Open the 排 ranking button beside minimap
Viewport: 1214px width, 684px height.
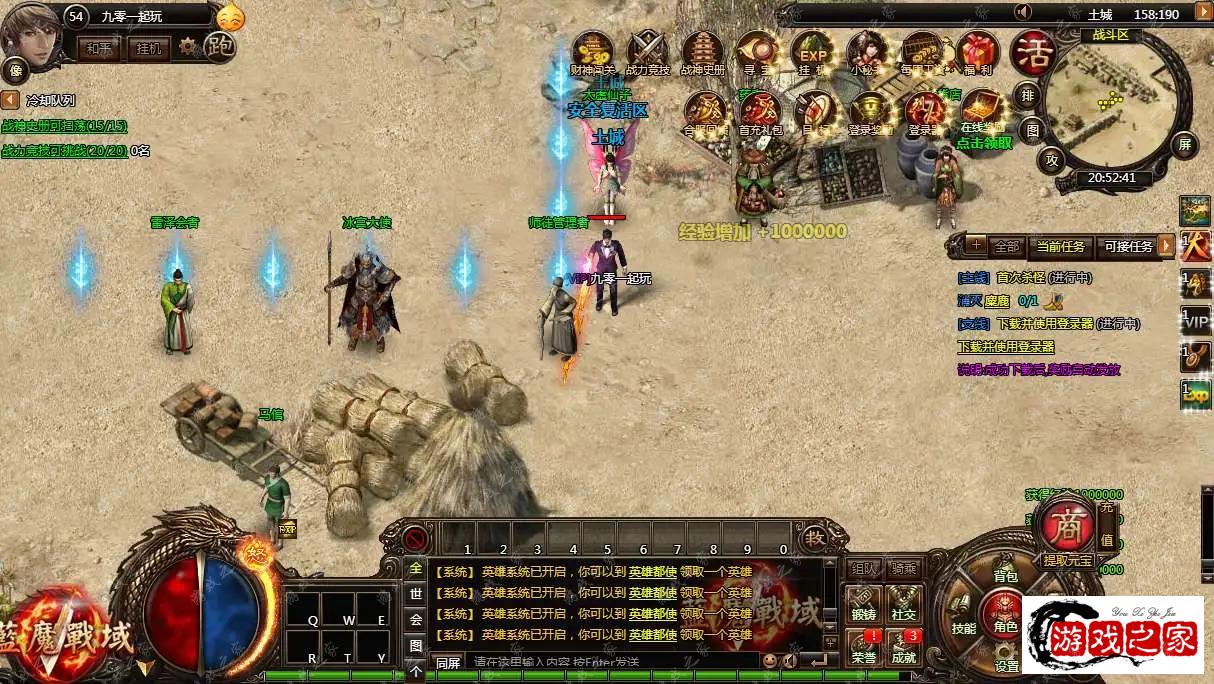pos(1028,96)
